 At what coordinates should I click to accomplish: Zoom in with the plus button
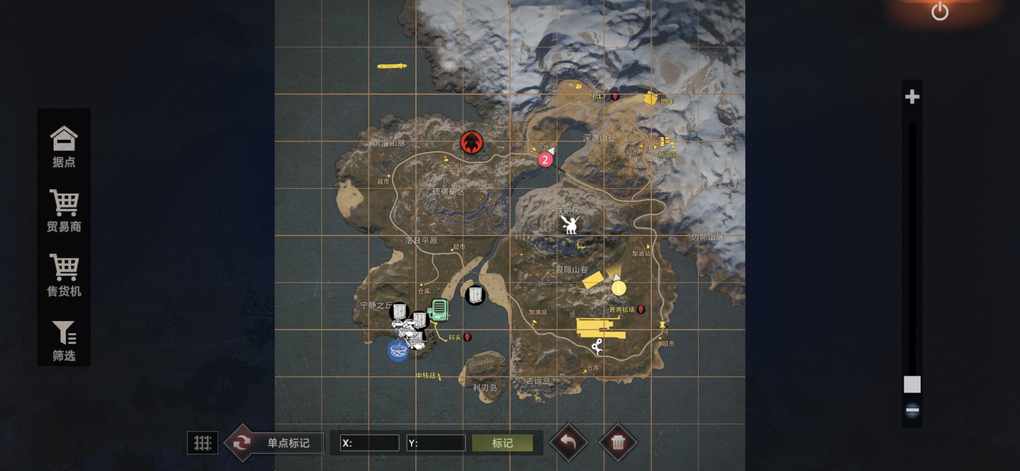(x=912, y=97)
